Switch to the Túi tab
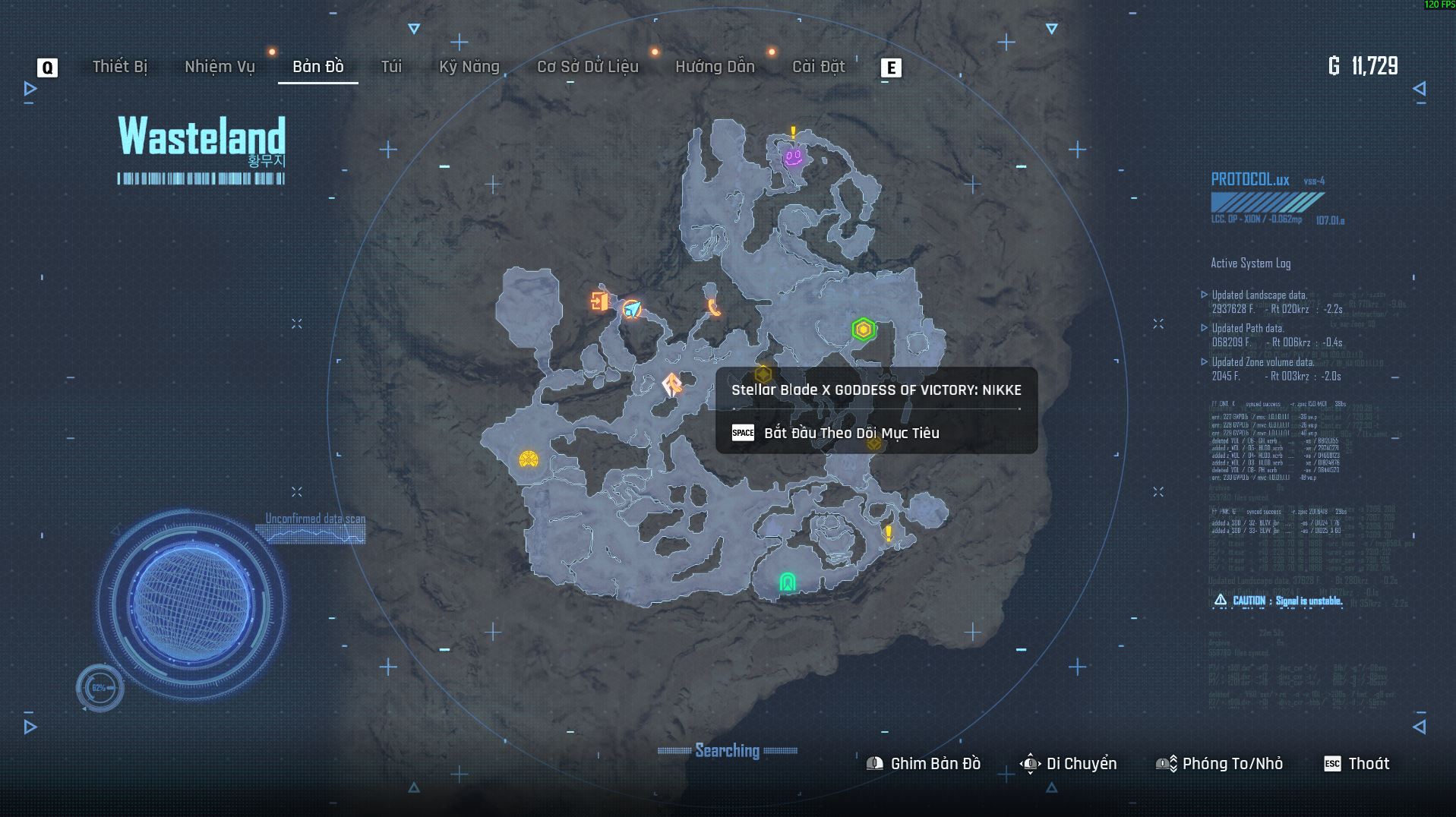1456x817 pixels. coord(391,67)
